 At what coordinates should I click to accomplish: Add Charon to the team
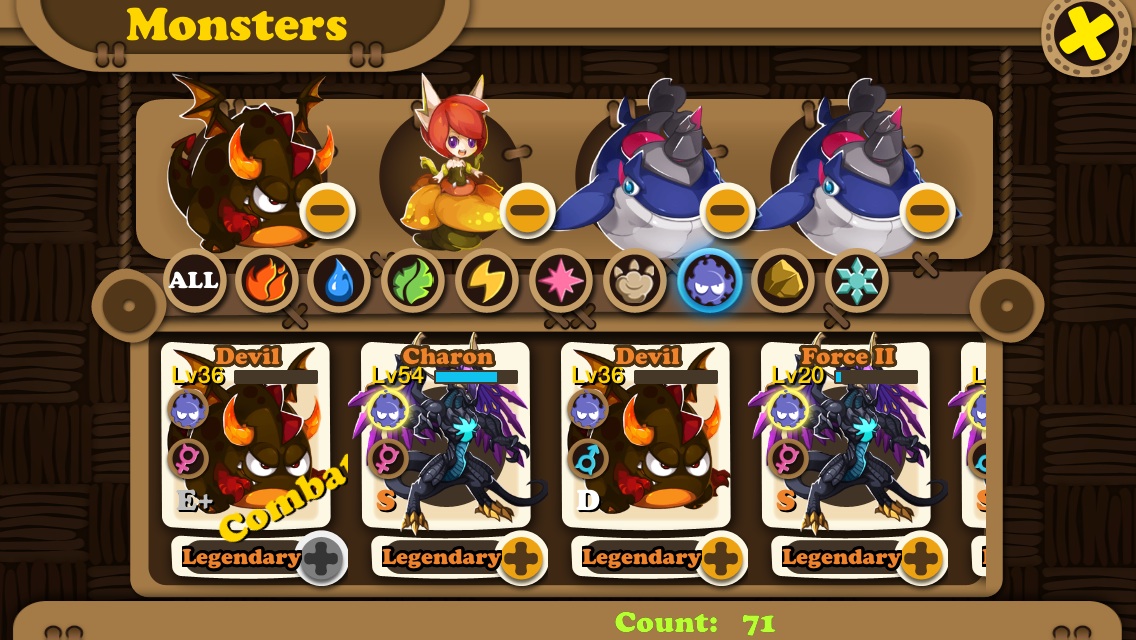pos(520,558)
